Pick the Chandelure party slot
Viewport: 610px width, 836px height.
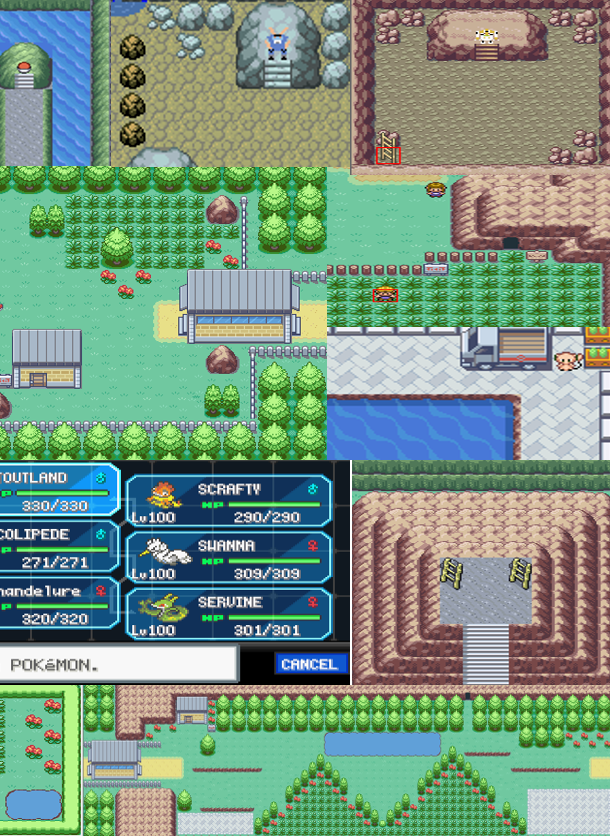coord(55,604)
